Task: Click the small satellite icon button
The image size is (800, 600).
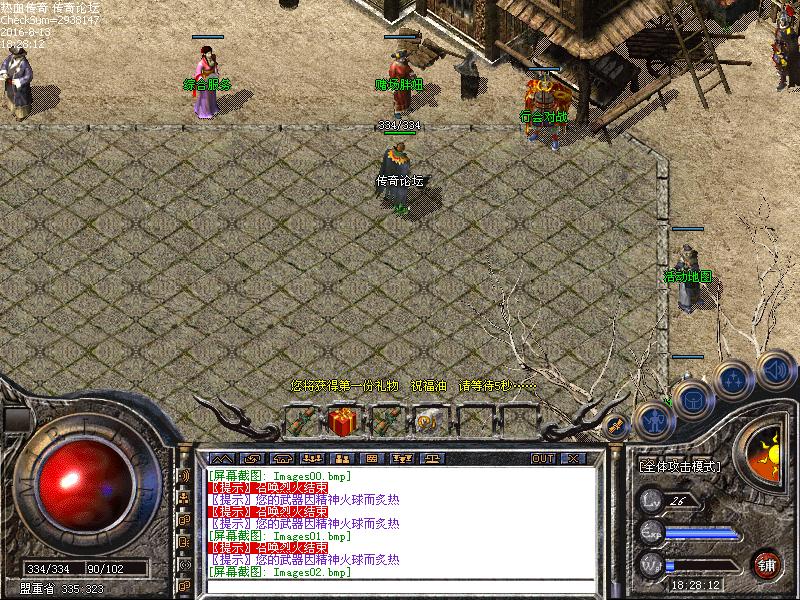Action: pos(616,424)
